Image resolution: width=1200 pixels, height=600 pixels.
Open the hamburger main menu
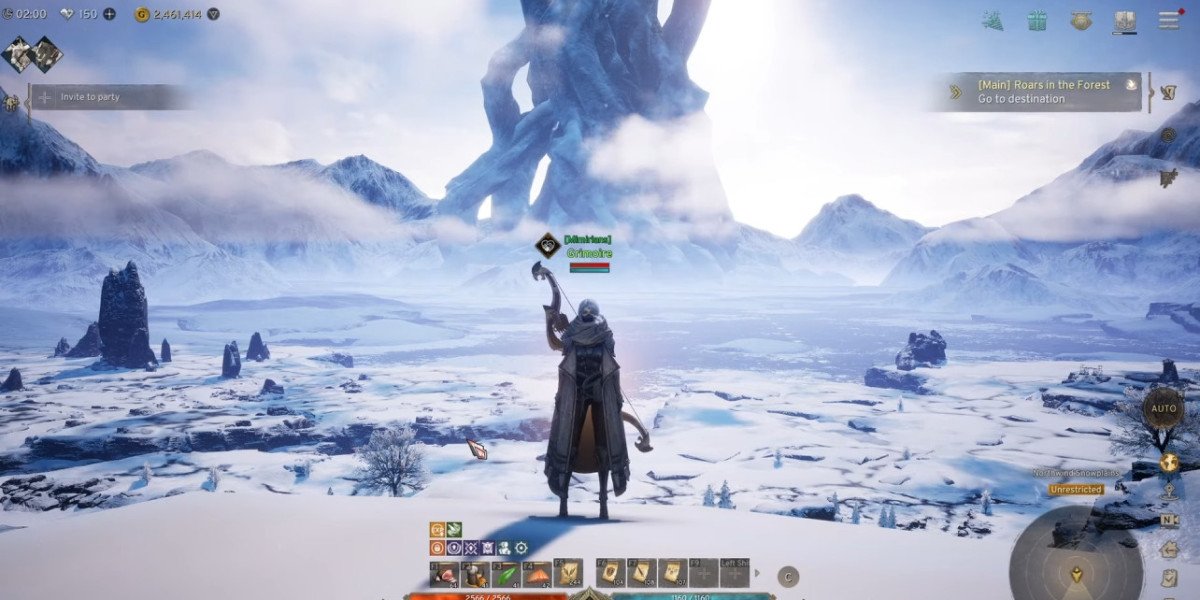pyautogui.click(x=1168, y=20)
